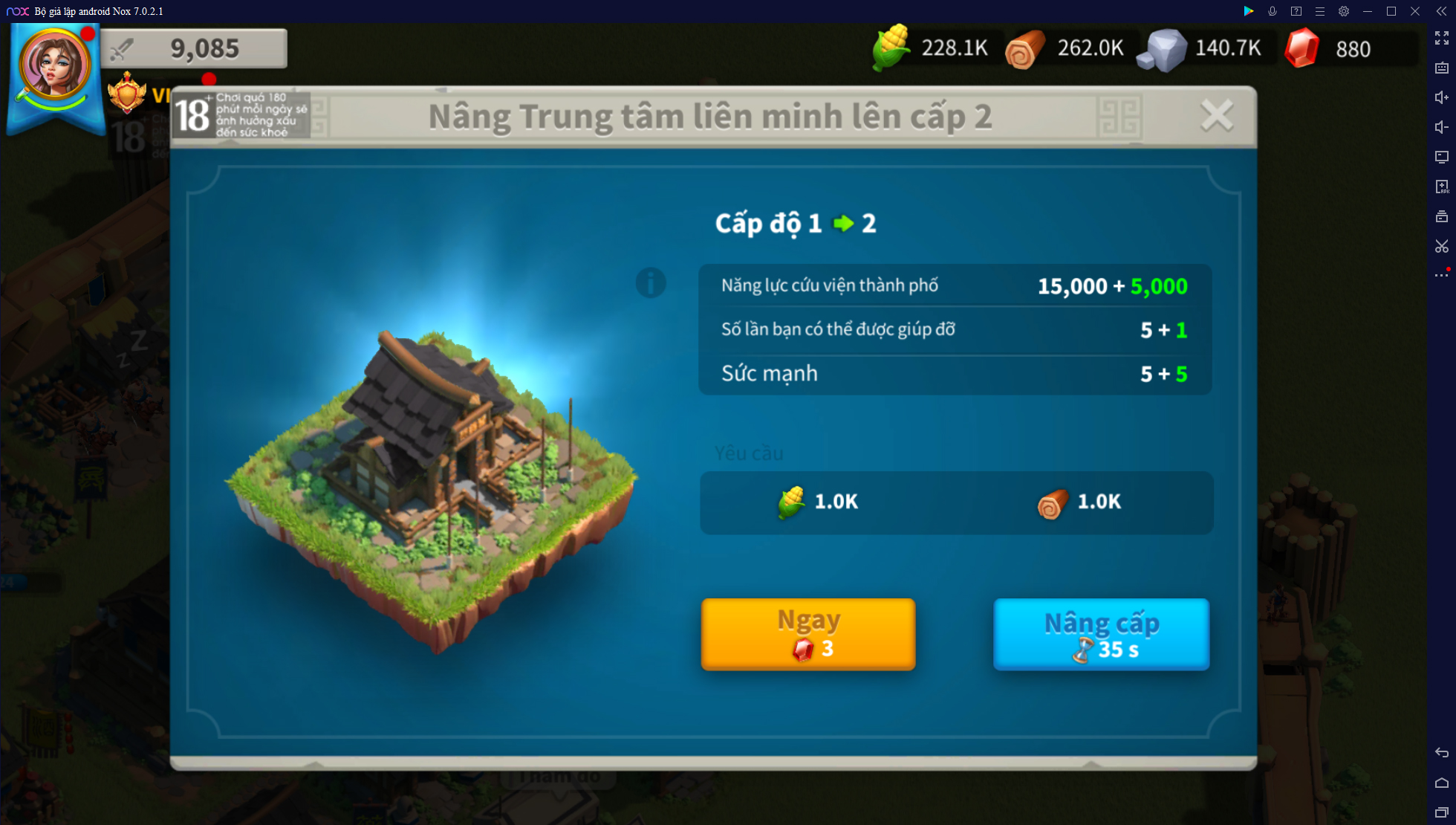Open the info icon beside building stats
The height and width of the screenshot is (825, 1456).
650,283
